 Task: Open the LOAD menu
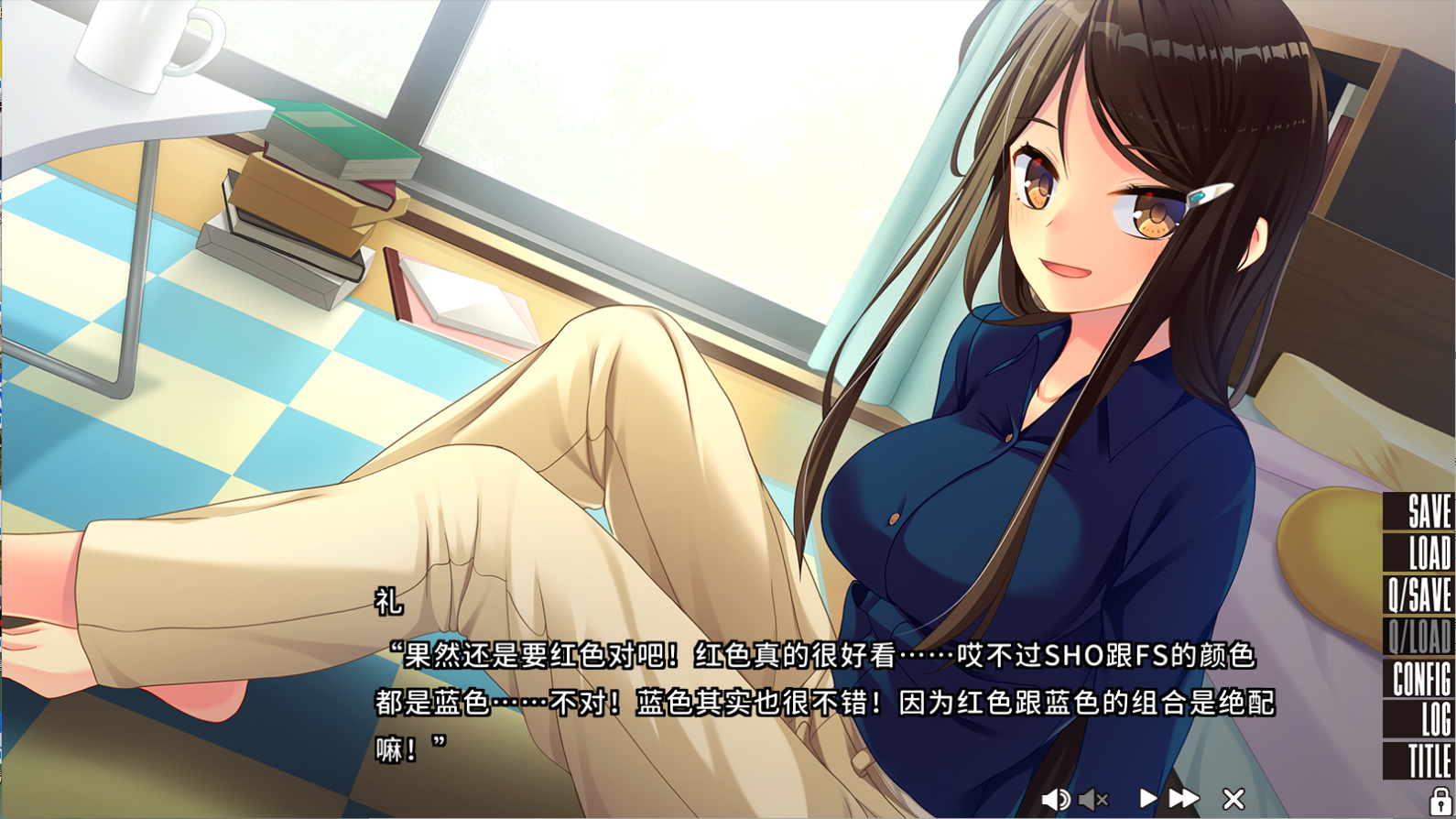(1420, 553)
